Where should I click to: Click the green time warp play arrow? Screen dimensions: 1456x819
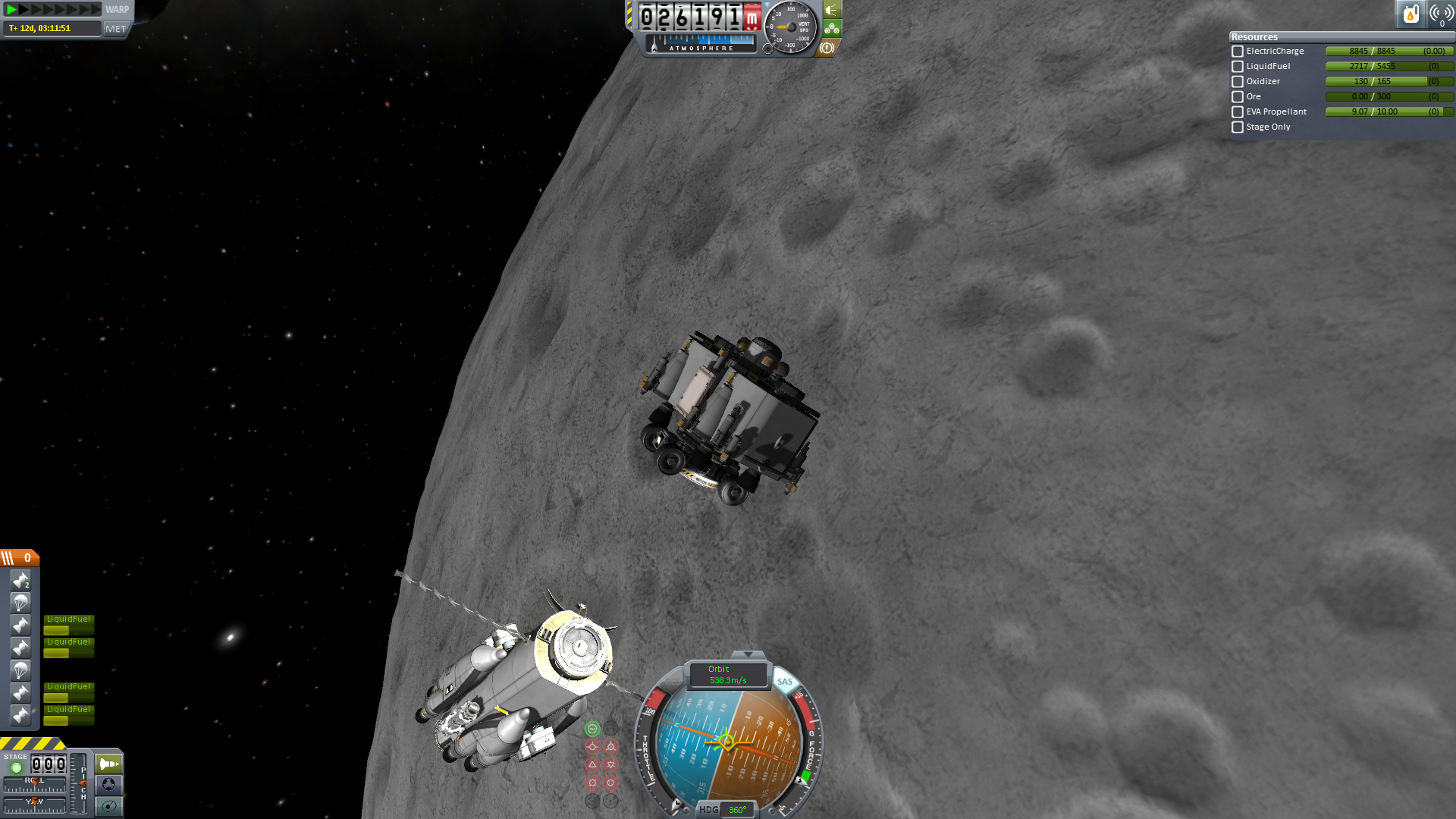click(x=11, y=9)
